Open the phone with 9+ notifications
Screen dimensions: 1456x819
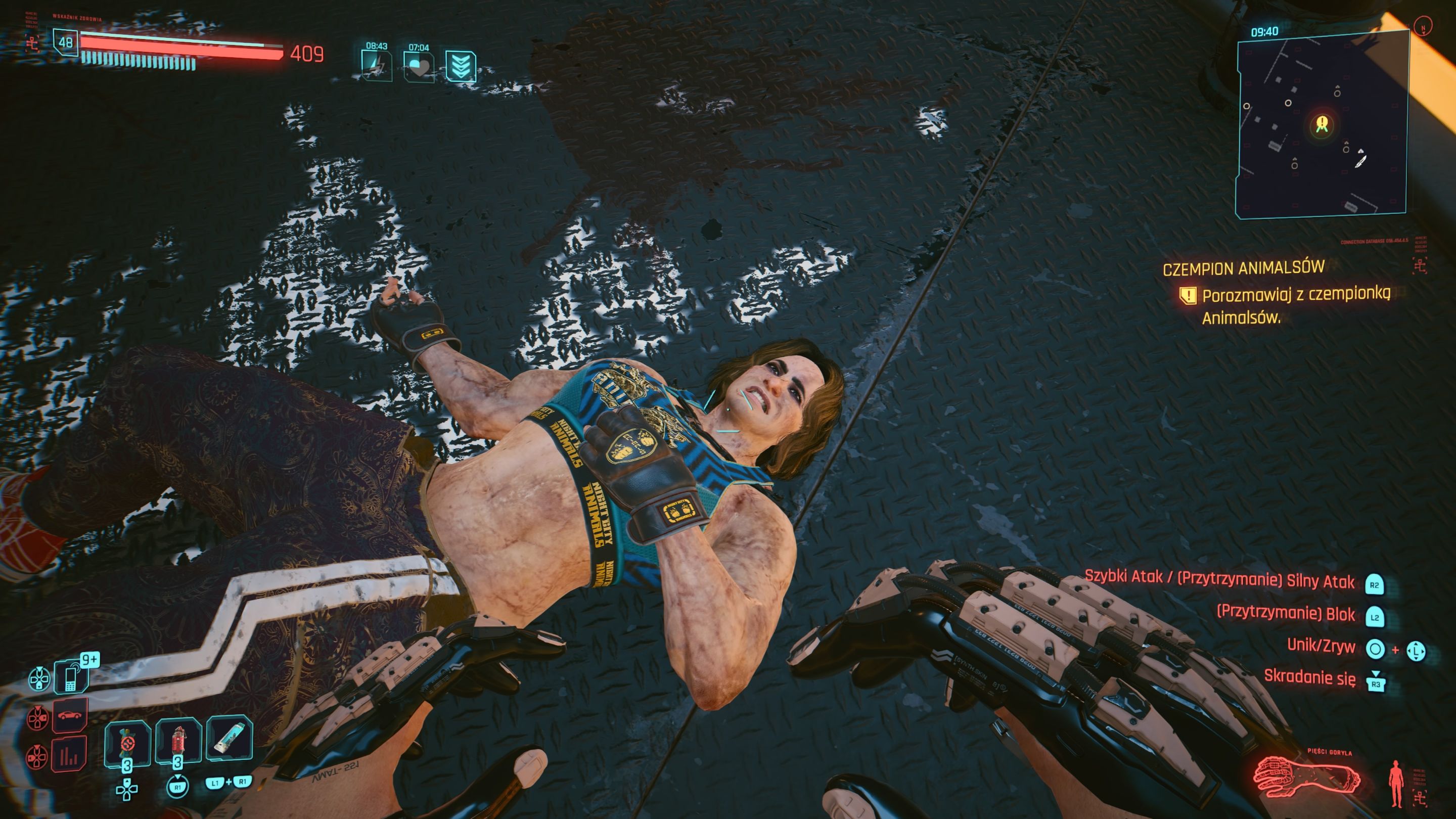pos(71,676)
